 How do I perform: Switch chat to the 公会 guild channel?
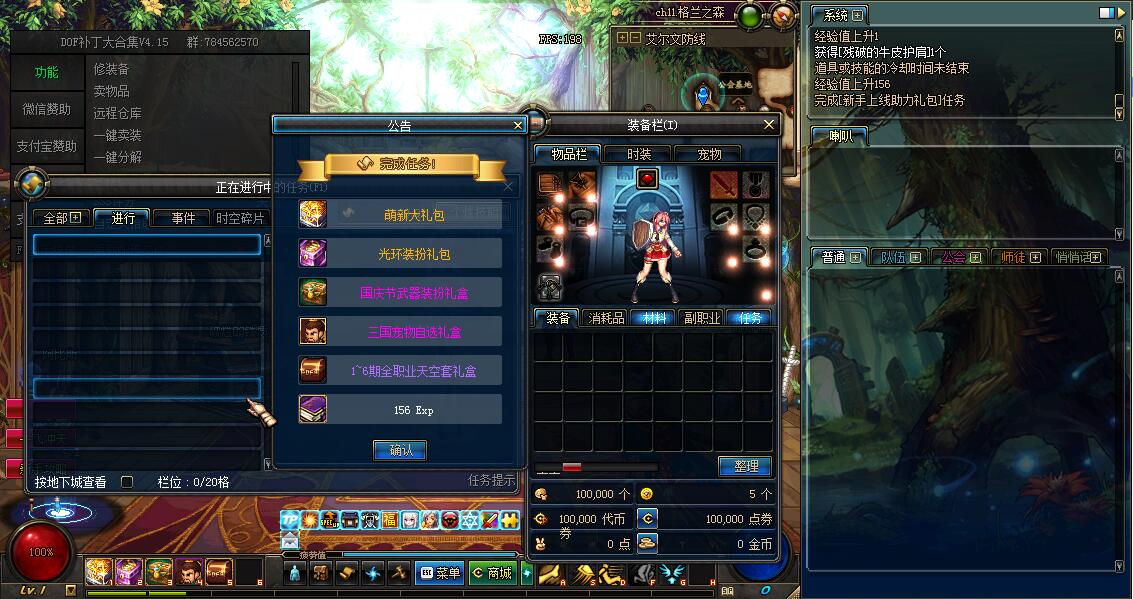pos(960,257)
